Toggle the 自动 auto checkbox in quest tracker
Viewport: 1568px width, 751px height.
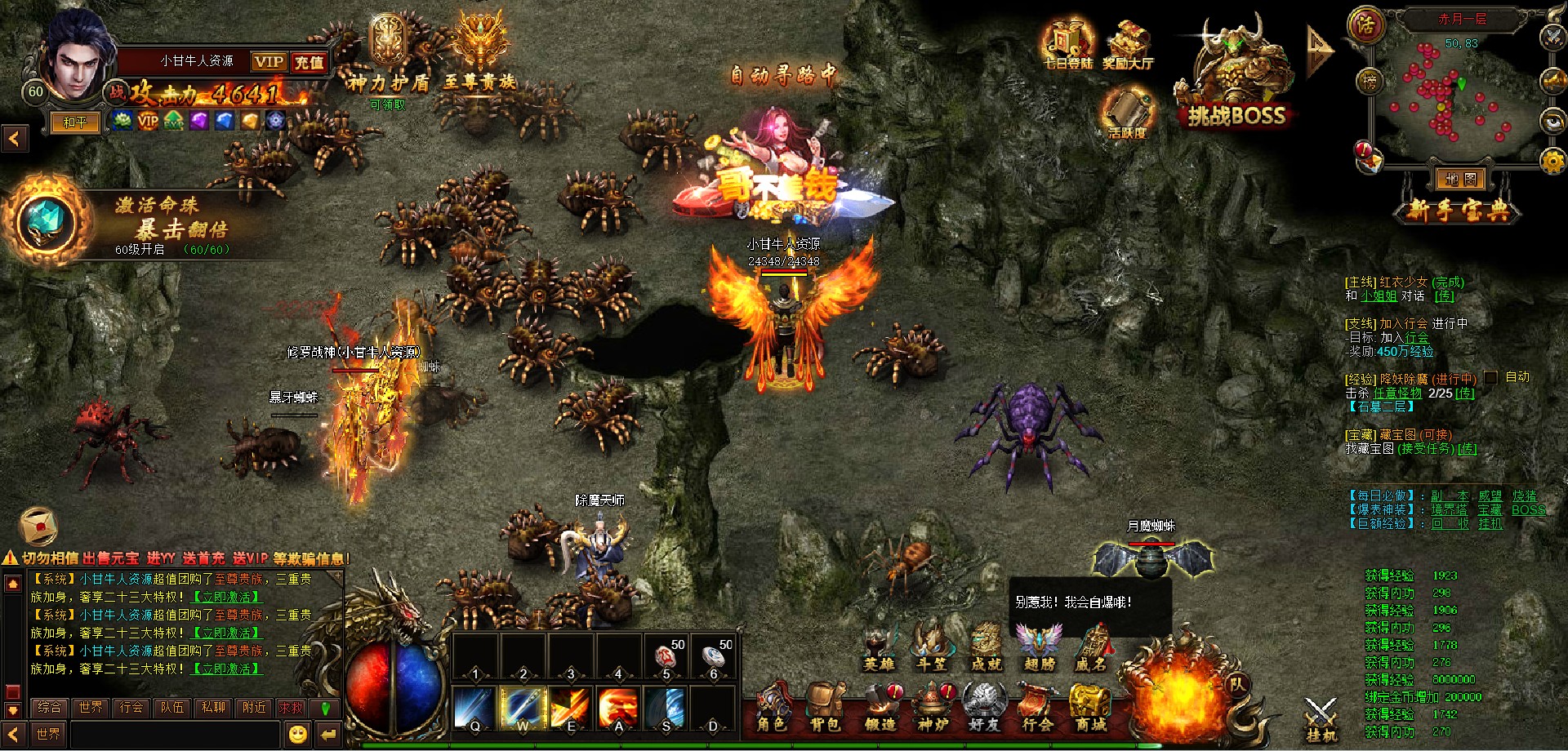[x=1490, y=377]
